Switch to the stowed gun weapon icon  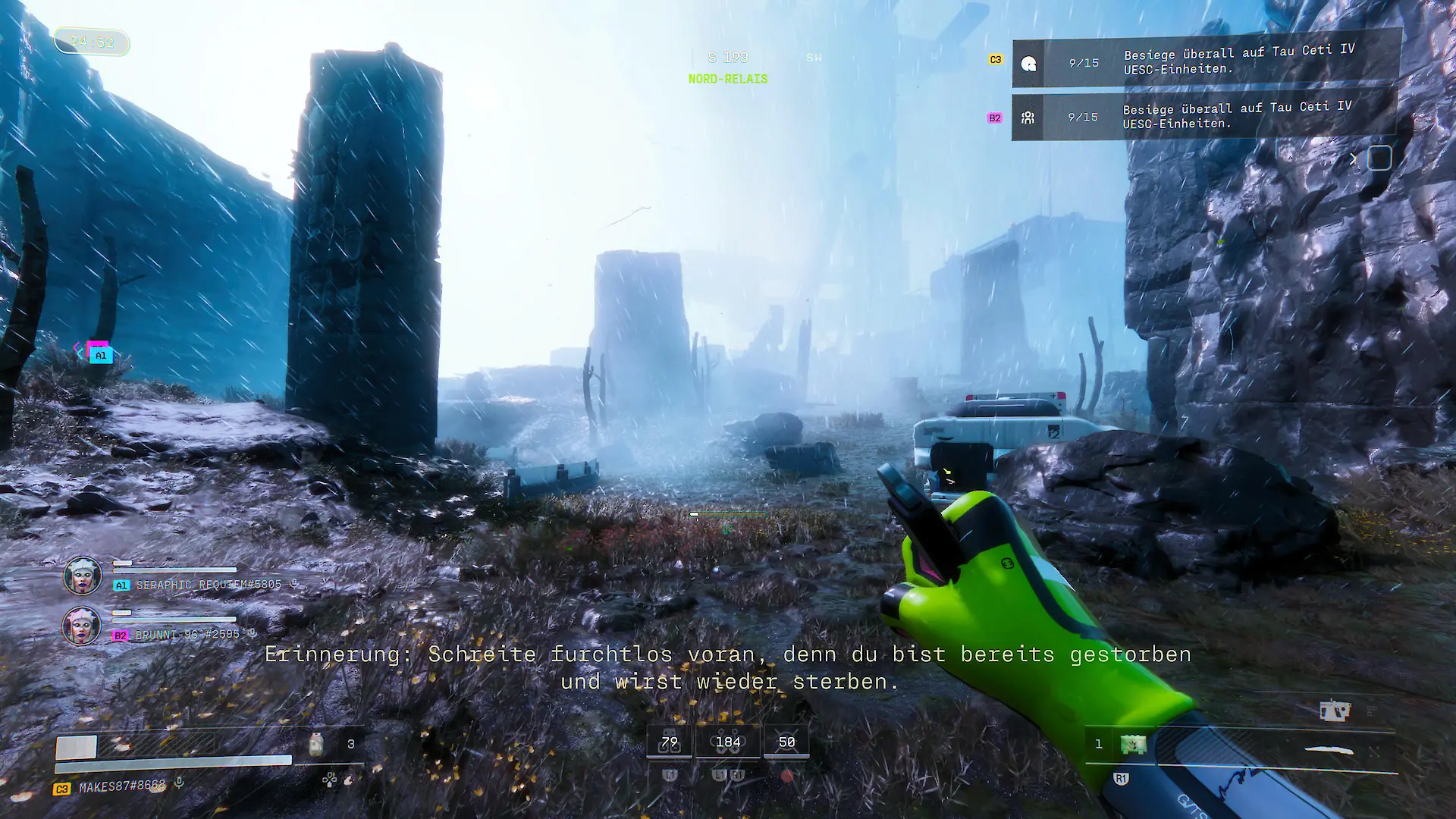point(1335,711)
